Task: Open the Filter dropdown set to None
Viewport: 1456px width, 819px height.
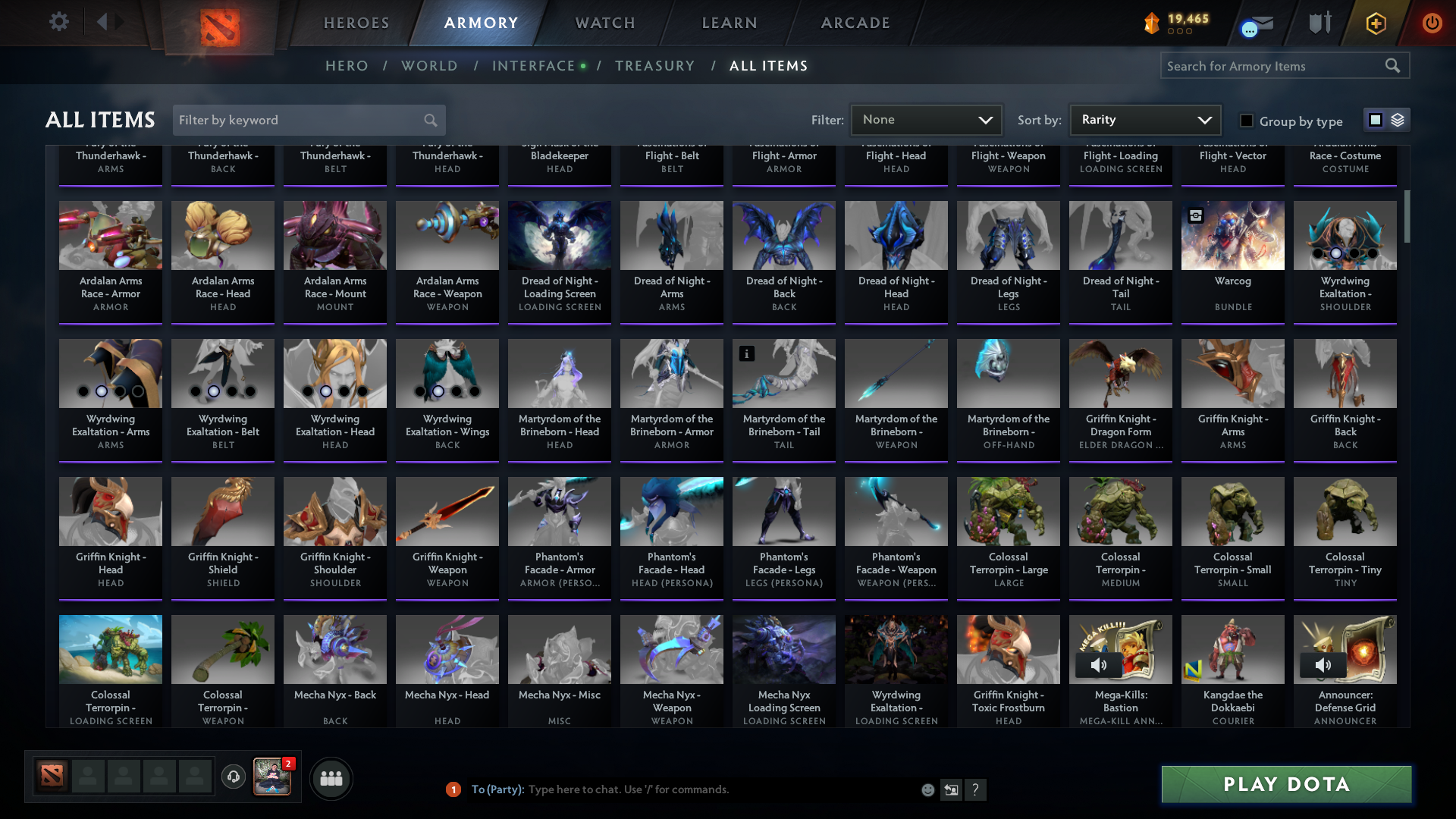Action: tap(926, 119)
